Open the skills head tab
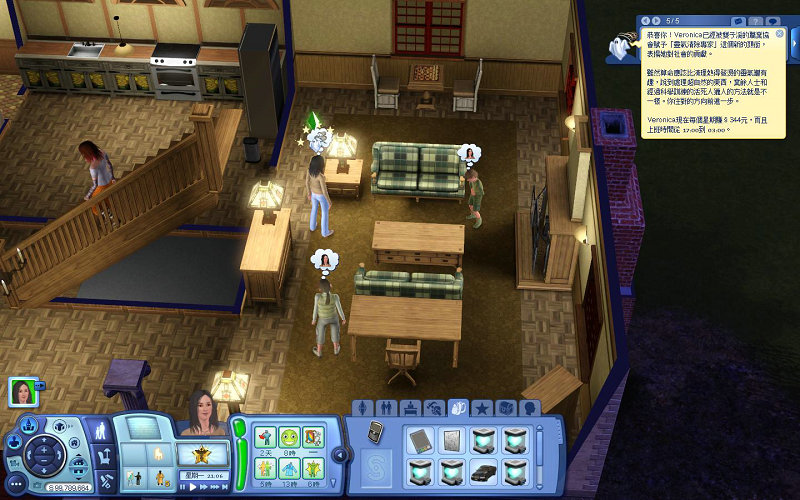The height and width of the screenshot is (500, 800). pyautogui.click(x=530, y=408)
